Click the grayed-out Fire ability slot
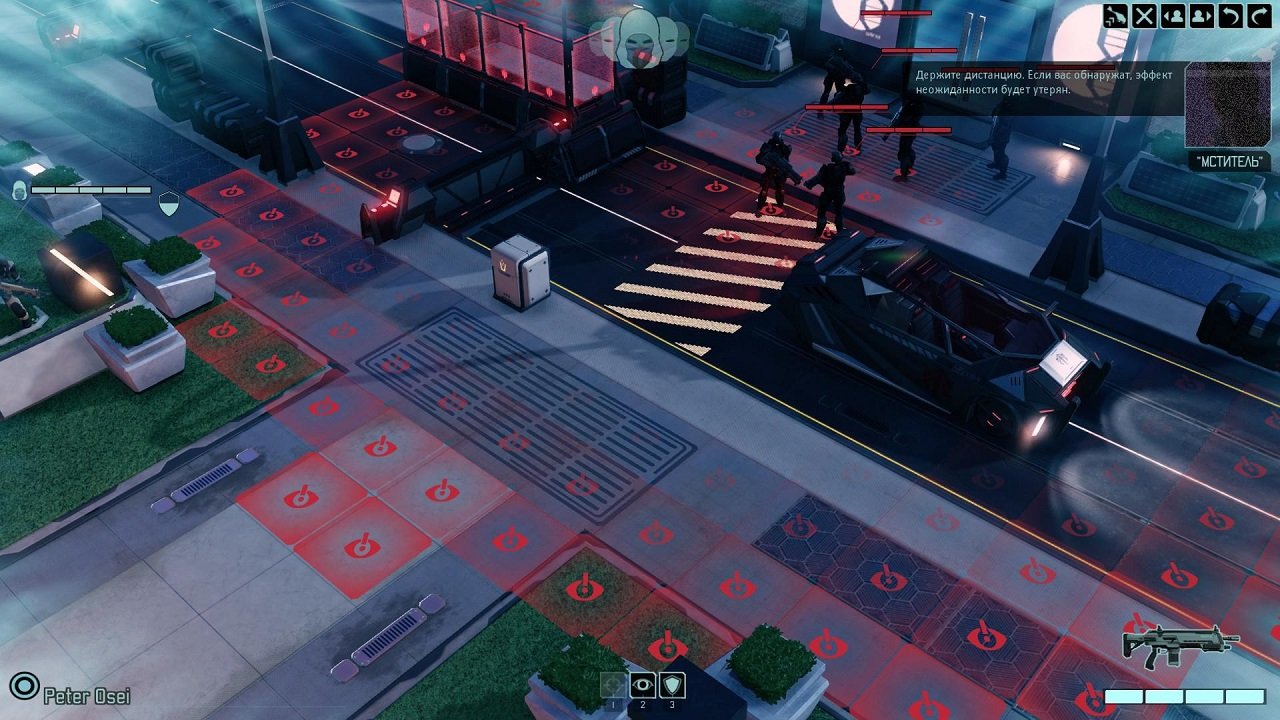Screen dimensions: 1280x720 [613, 686]
